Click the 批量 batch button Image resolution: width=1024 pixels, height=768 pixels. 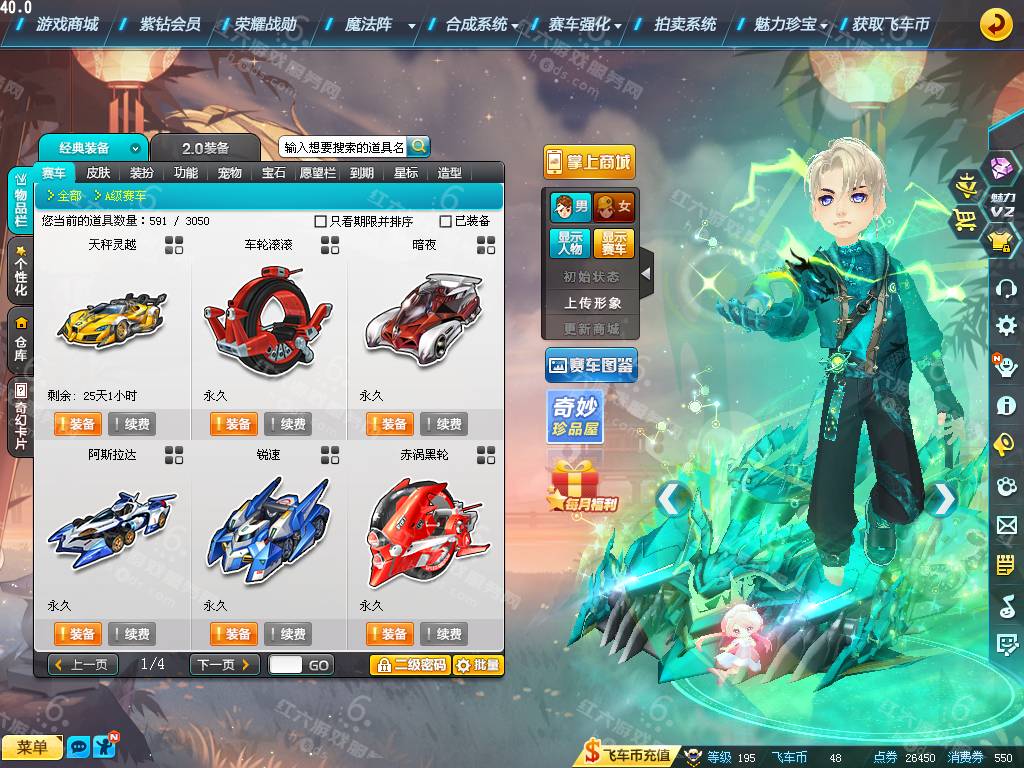(x=478, y=665)
